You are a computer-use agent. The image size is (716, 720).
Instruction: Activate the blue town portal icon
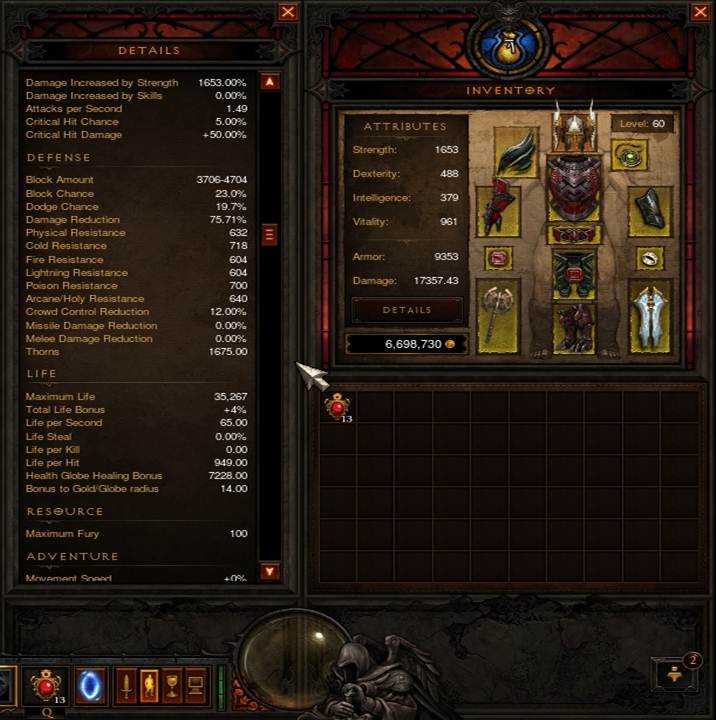90,686
